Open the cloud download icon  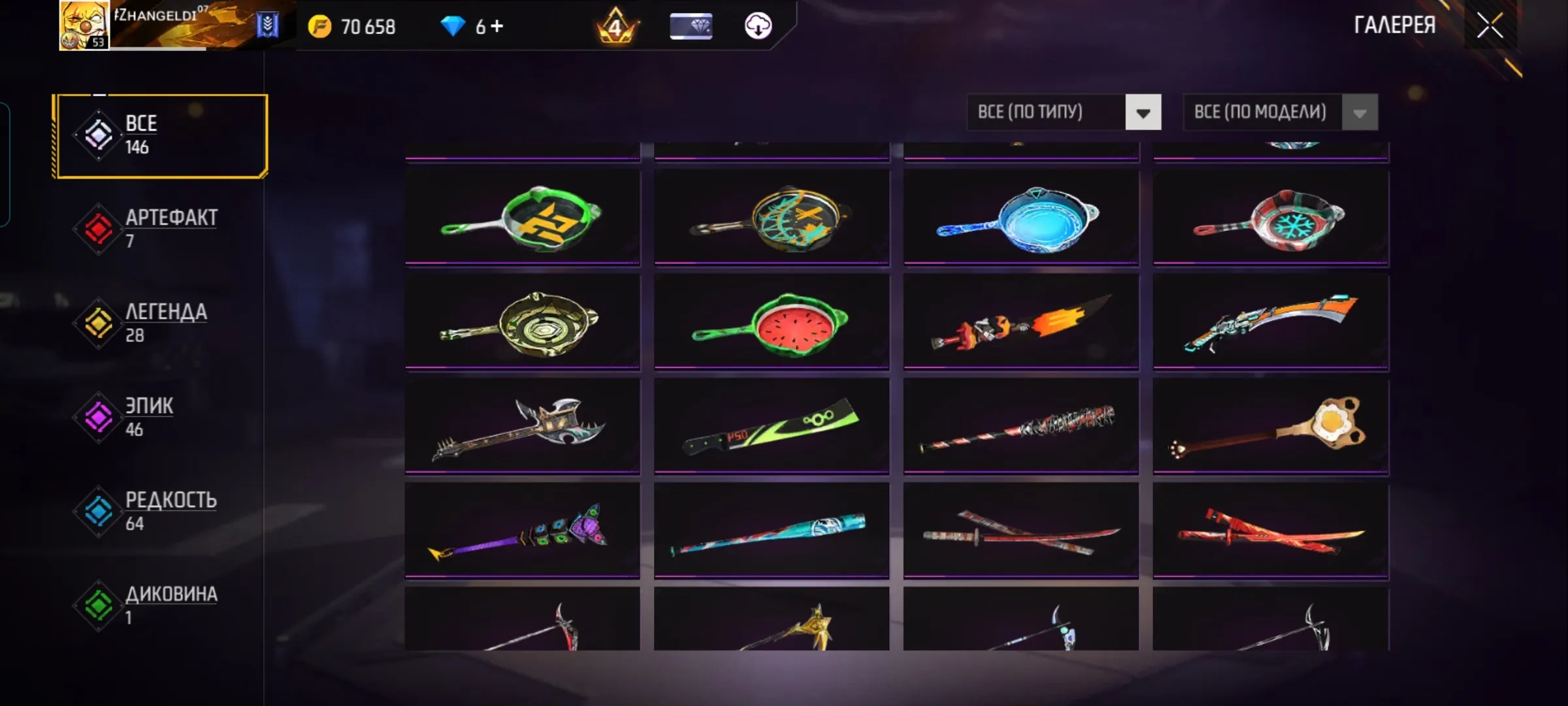click(757, 27)
